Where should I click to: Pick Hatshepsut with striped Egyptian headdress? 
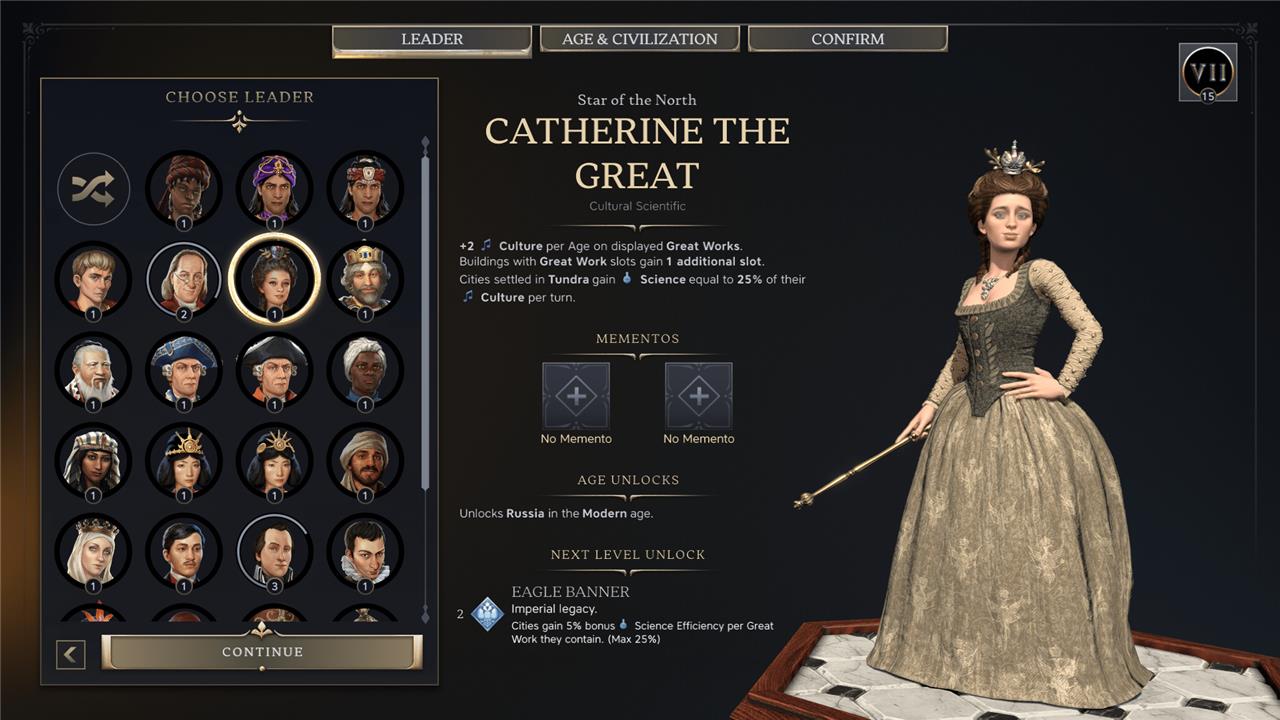click(x=93, y=461)
